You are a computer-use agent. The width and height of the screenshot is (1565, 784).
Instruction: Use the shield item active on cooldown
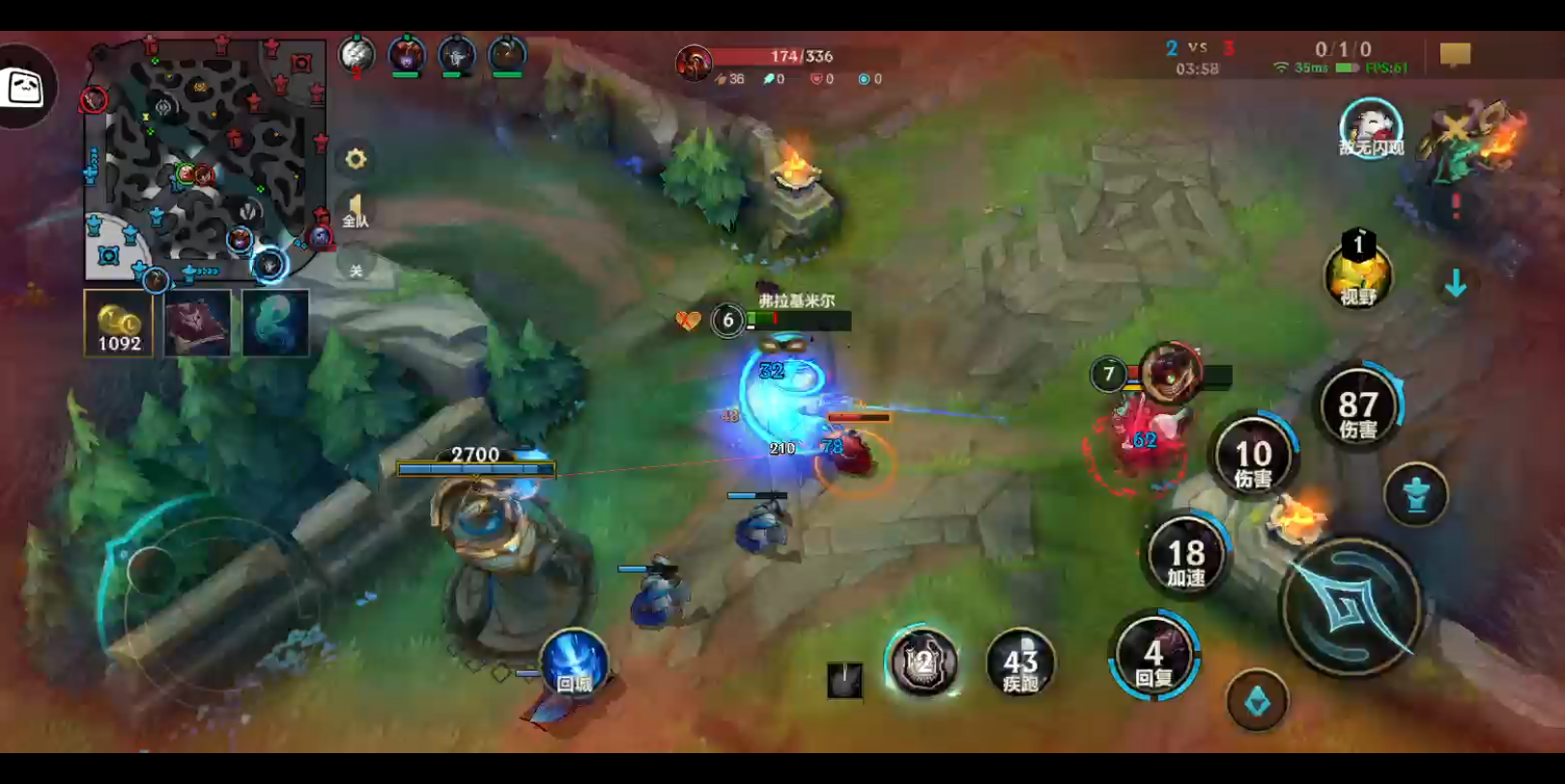923,662
